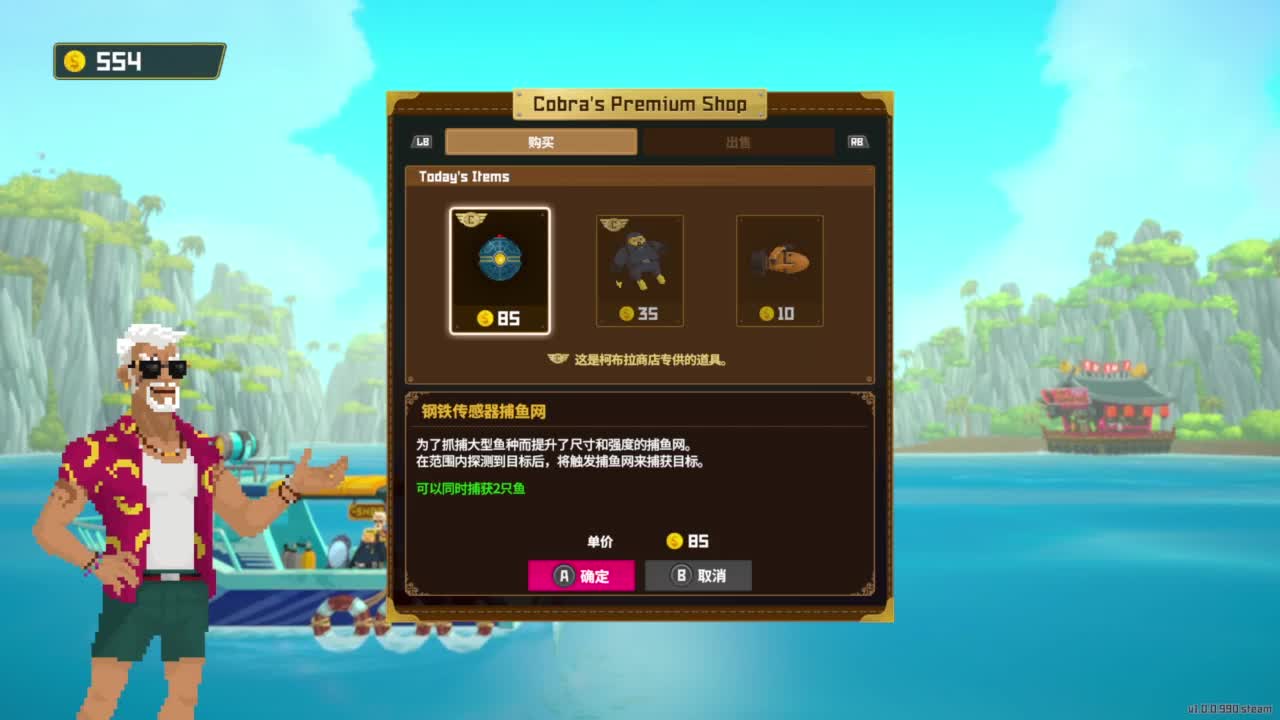Click the A button icon inside Confirm
This screenshot has width=1280, height=720.
[x=563, y=575]
